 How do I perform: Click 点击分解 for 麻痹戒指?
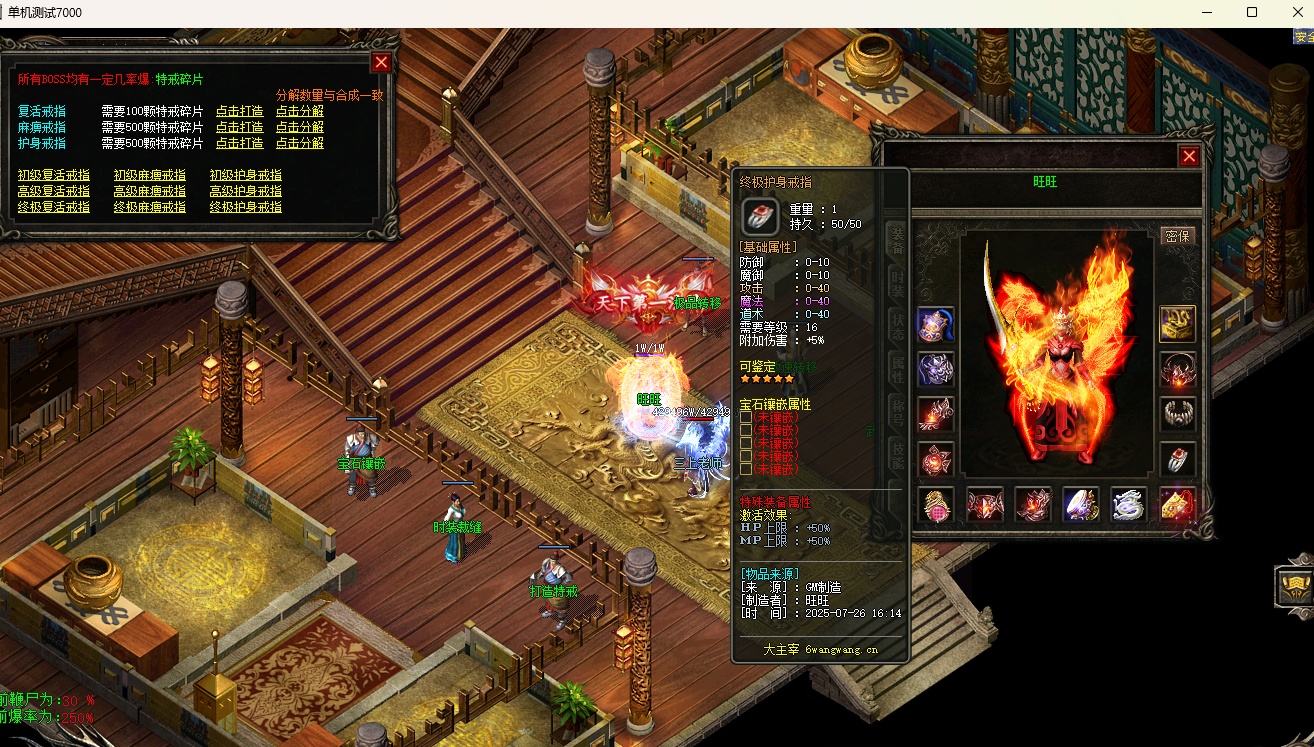pyautogui.click(x=300, y=127)
